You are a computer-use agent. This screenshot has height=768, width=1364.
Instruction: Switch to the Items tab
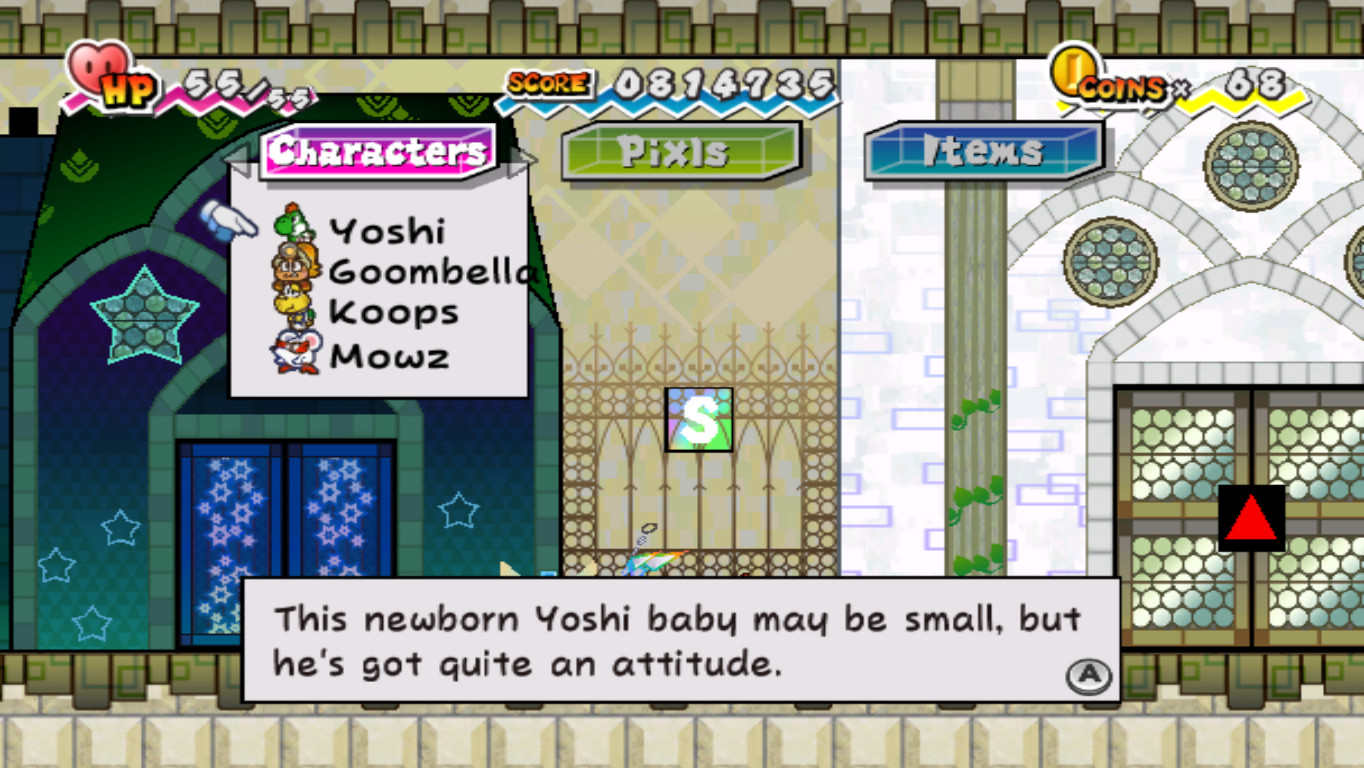point(980,151)
